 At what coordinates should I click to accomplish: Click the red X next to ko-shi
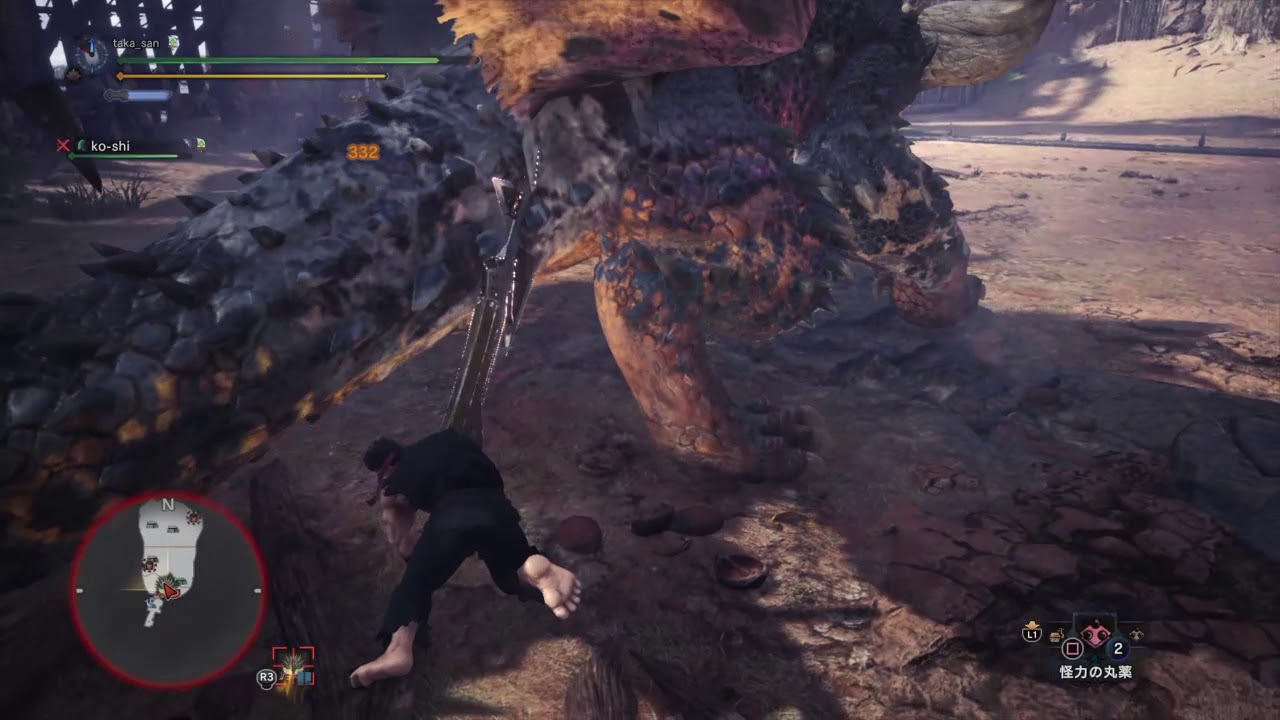[x=62, y=144]
